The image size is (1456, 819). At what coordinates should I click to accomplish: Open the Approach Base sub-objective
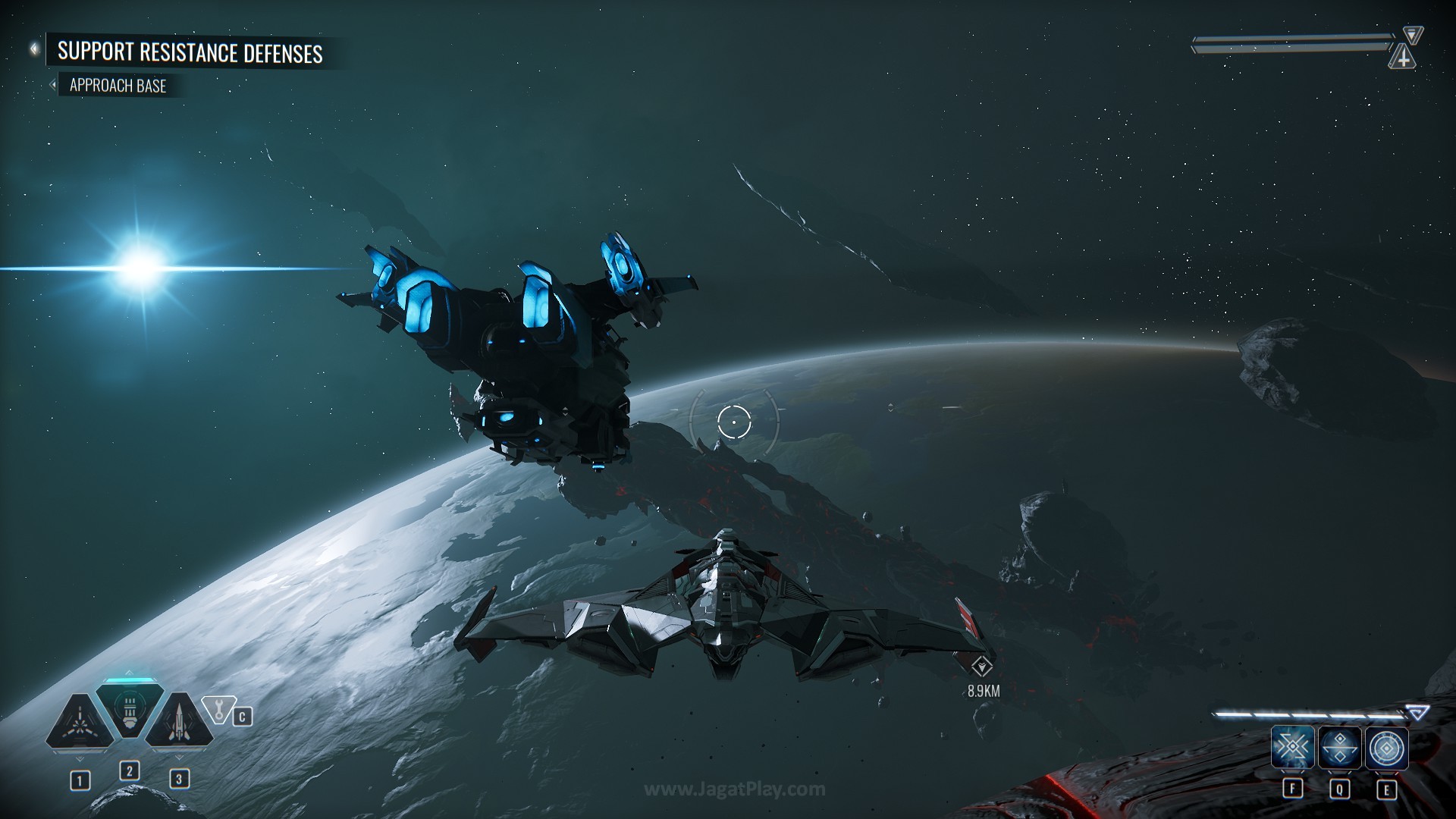click(x=118, y=86)
